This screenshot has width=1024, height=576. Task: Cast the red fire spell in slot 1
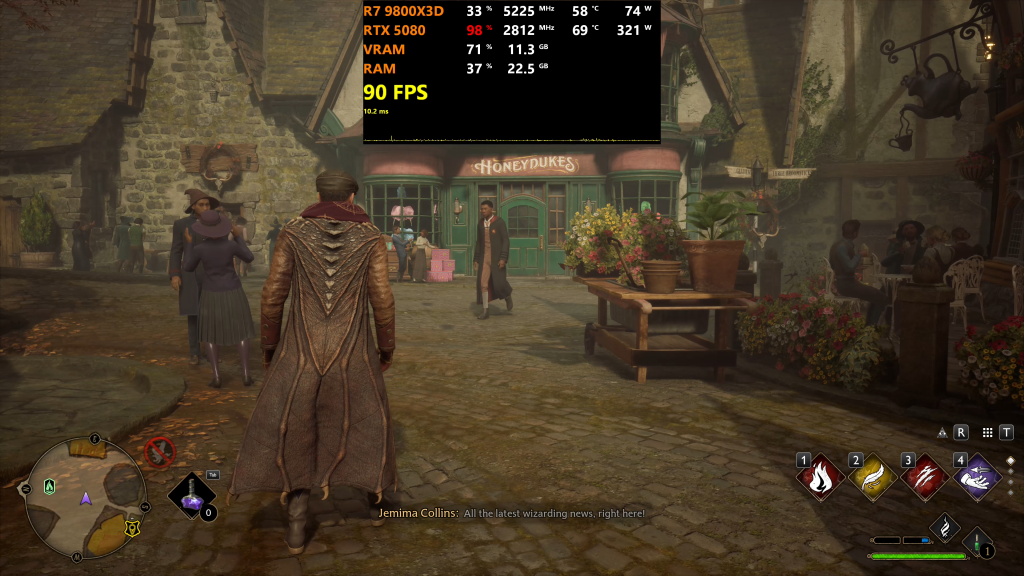(x=820, y=476)
